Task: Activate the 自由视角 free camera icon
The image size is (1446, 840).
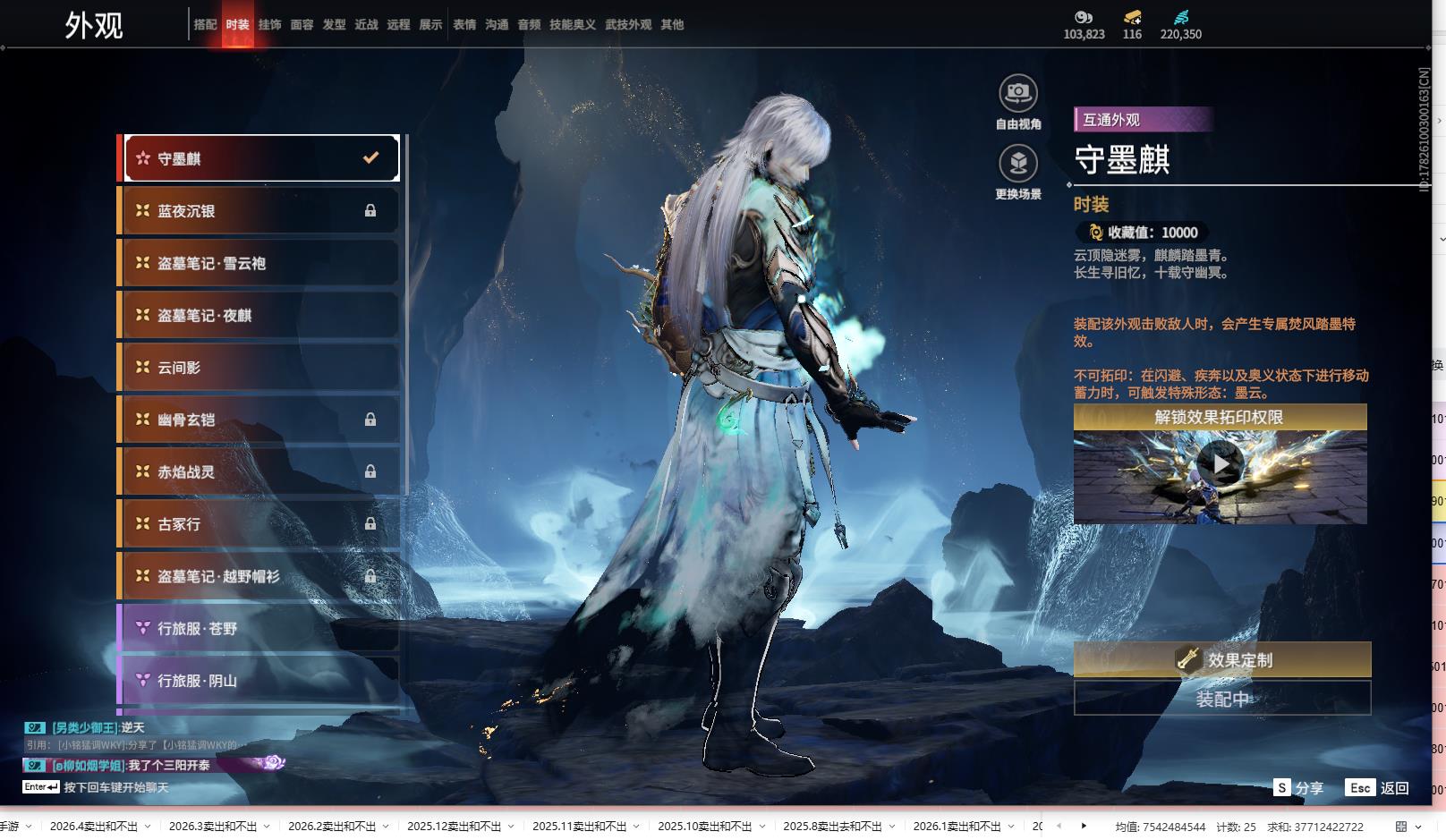Action: click(x=1018, y=93)
